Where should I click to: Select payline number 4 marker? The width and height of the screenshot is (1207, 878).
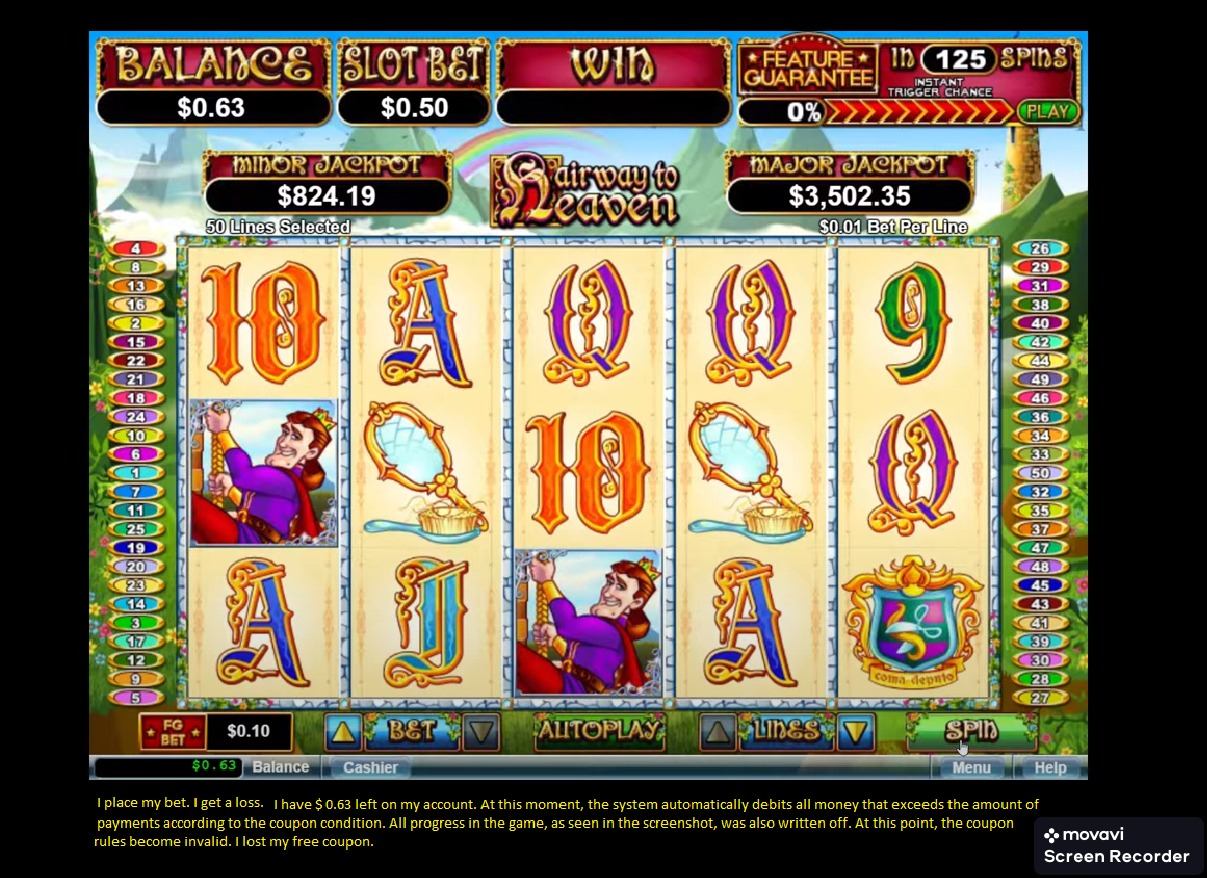(136, 248)
